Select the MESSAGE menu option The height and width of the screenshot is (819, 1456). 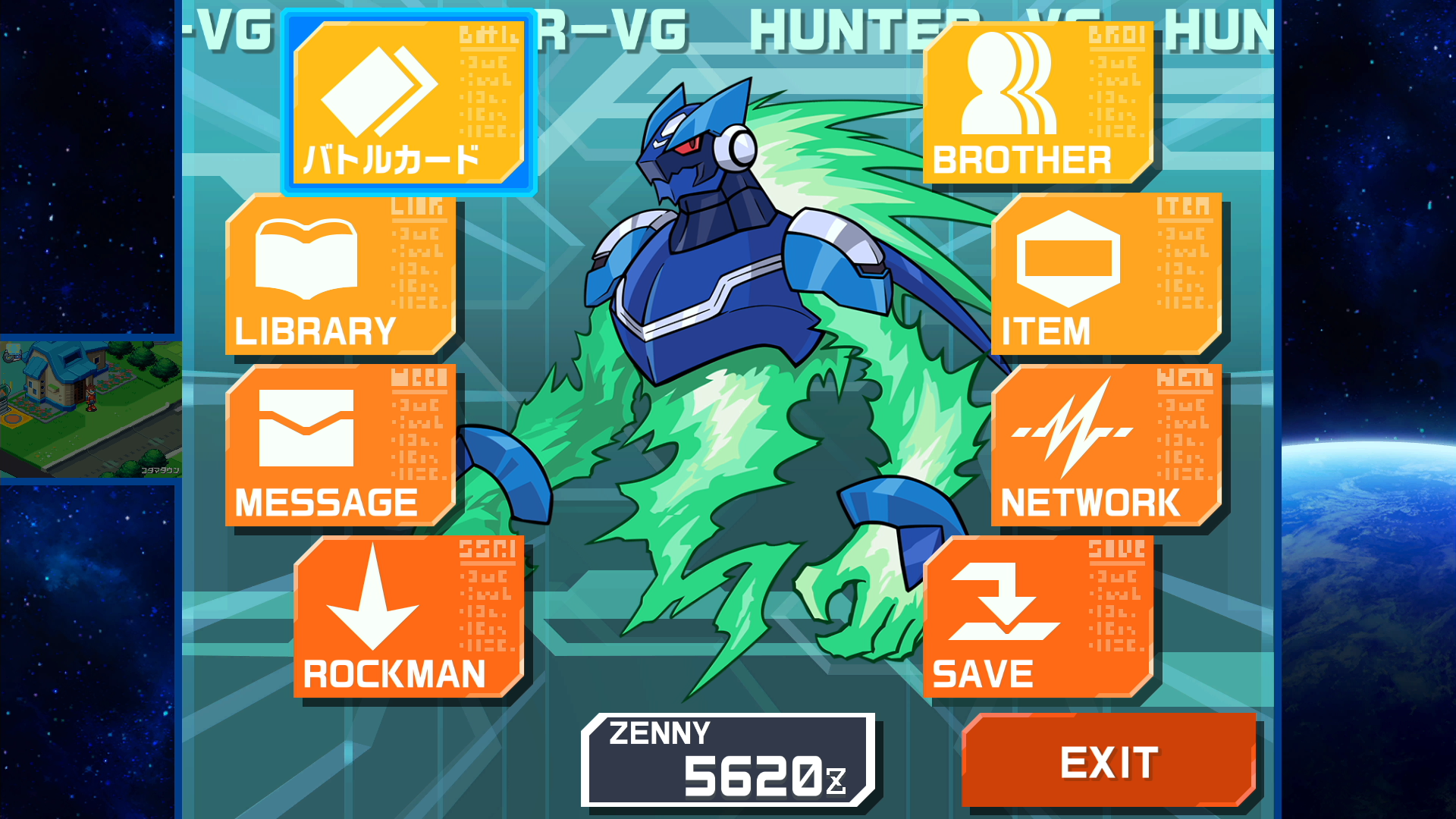point(326,500)
